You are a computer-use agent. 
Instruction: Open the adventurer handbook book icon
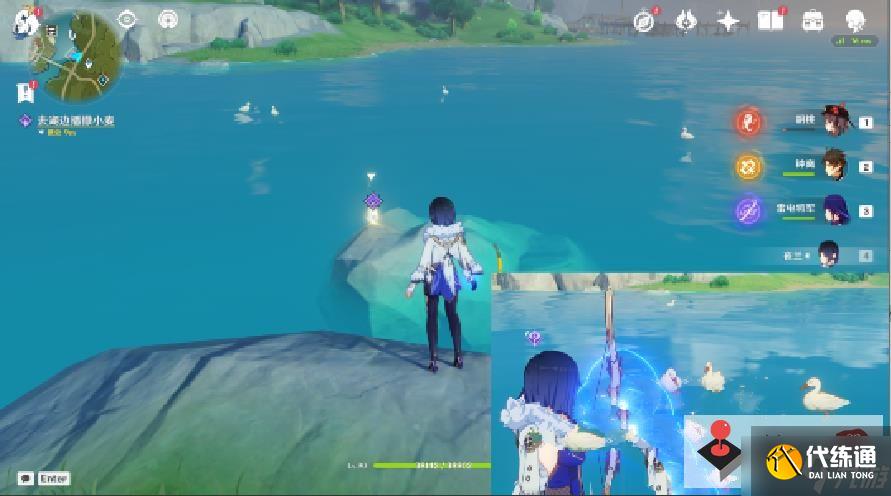coord(770,20)
